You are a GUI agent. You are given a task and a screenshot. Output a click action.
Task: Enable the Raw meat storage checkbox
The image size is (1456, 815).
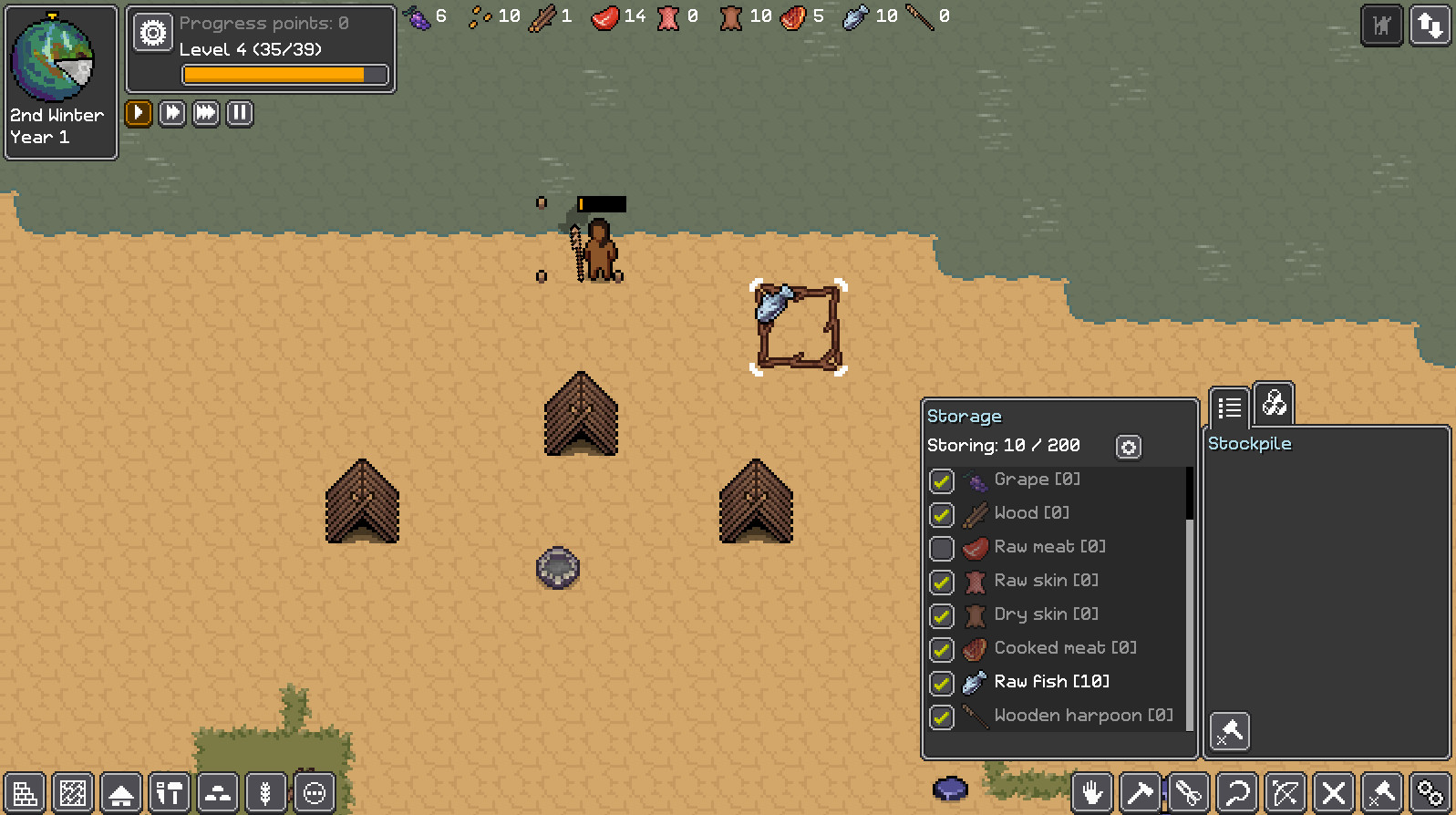[x=942, y=548]
